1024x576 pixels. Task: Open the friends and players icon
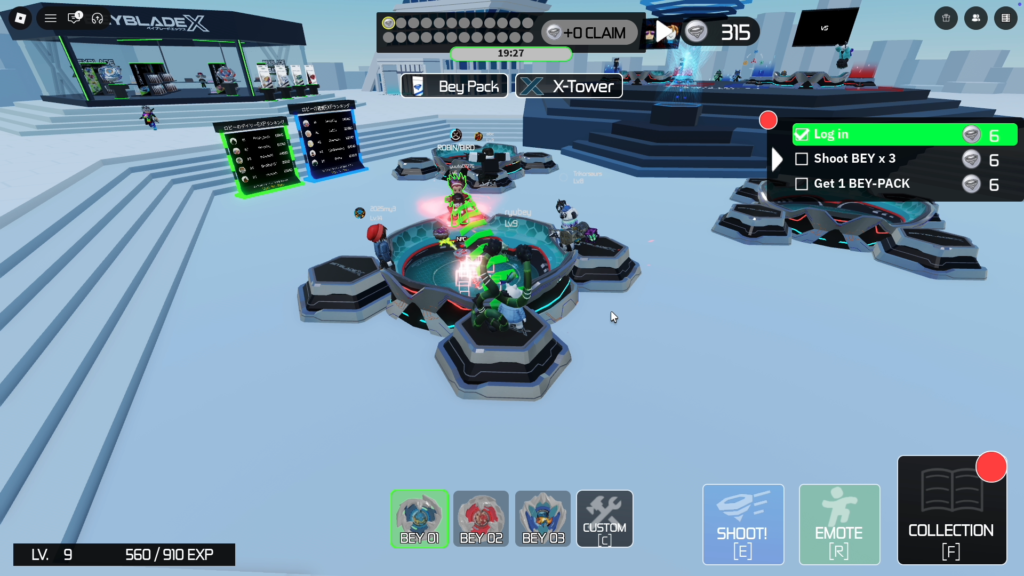click(976, 18)
